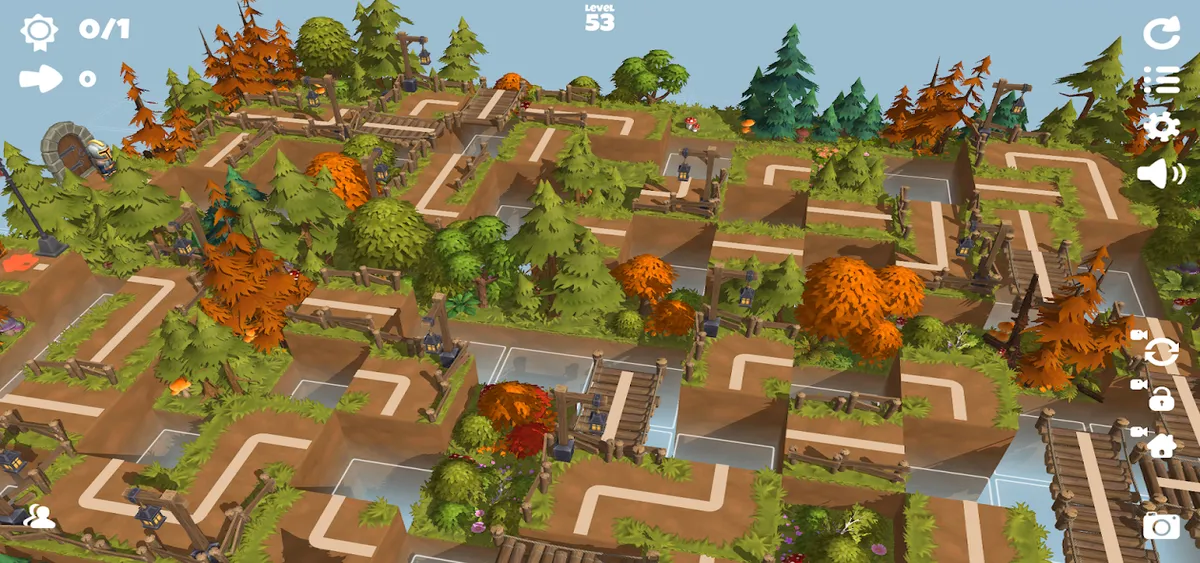The width and height of the screenshot is (1200, 563).
Task: Open the level list menu
Action: (x=1161, y=80)
